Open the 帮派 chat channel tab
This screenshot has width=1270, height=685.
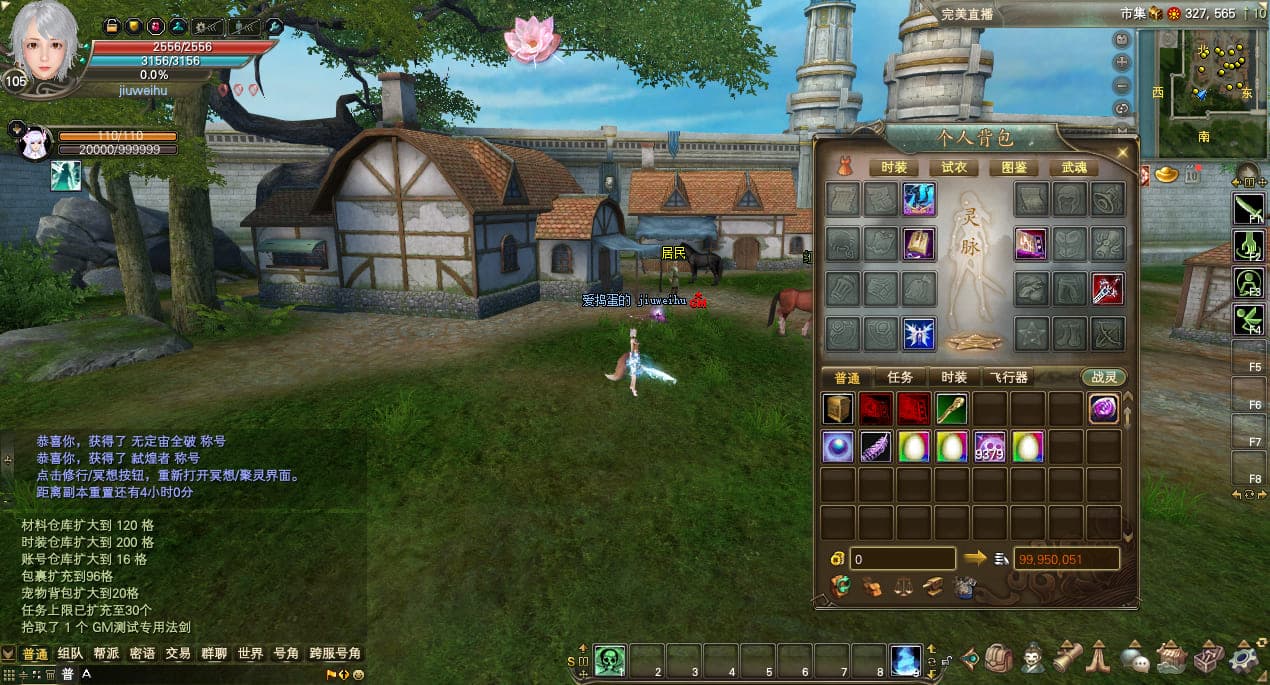tap(106, 654)
